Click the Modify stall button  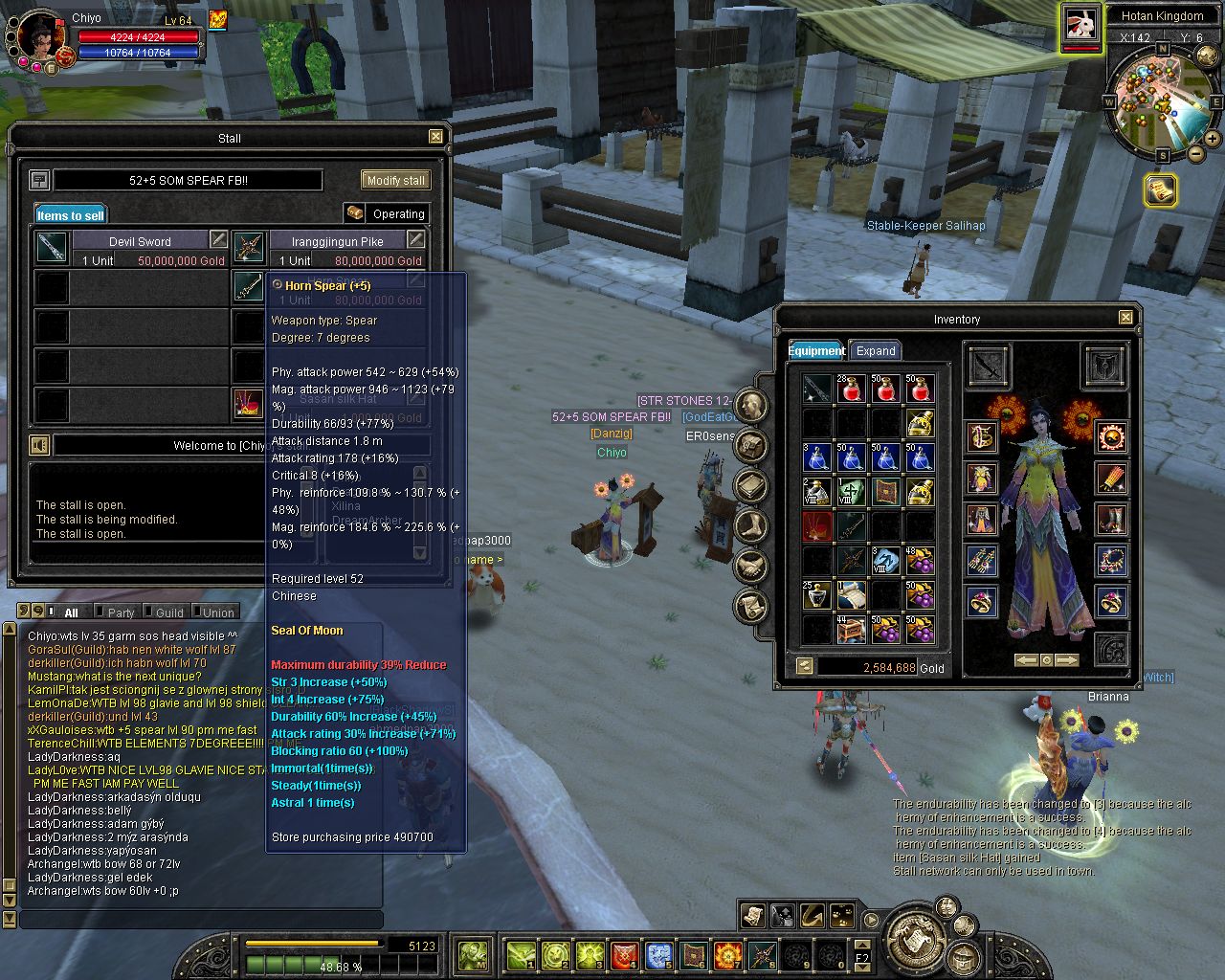tap(395, 180)
